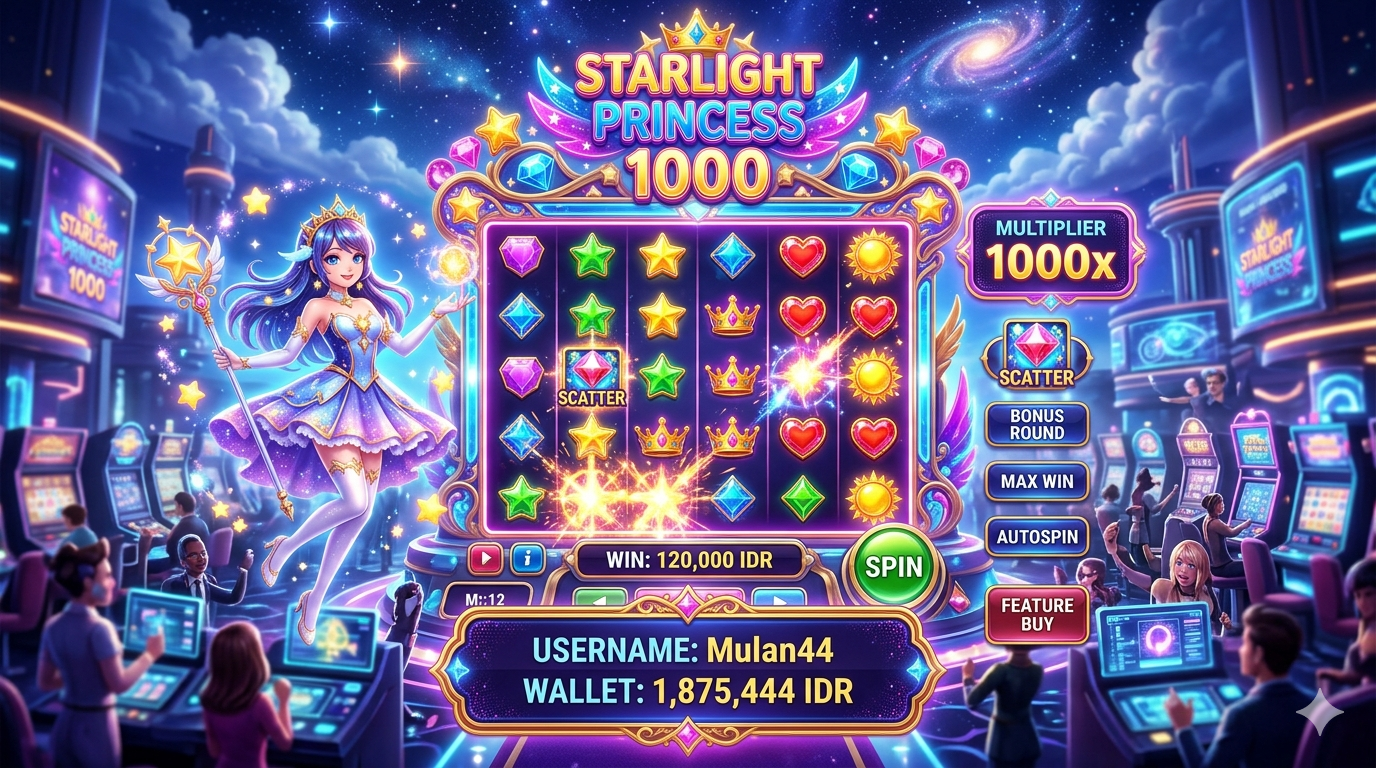Click the red play arrow button
Screen dimensions: 1376x768
pos(485,559)
